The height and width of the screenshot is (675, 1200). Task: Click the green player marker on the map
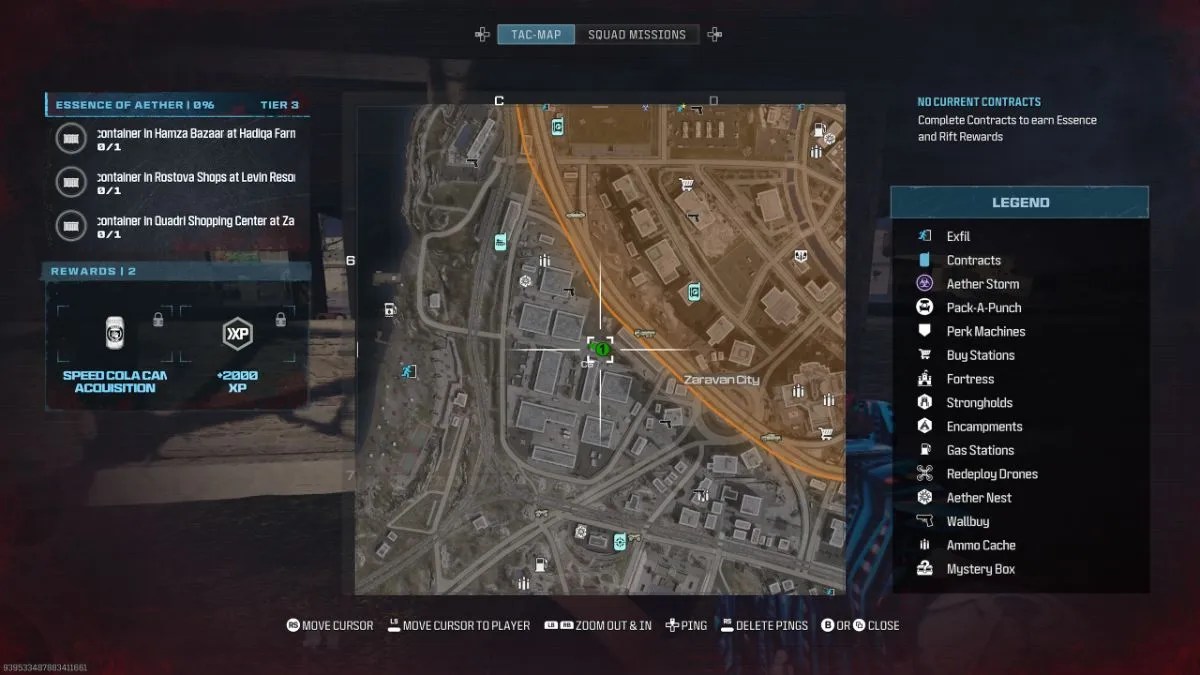[601, 349]
